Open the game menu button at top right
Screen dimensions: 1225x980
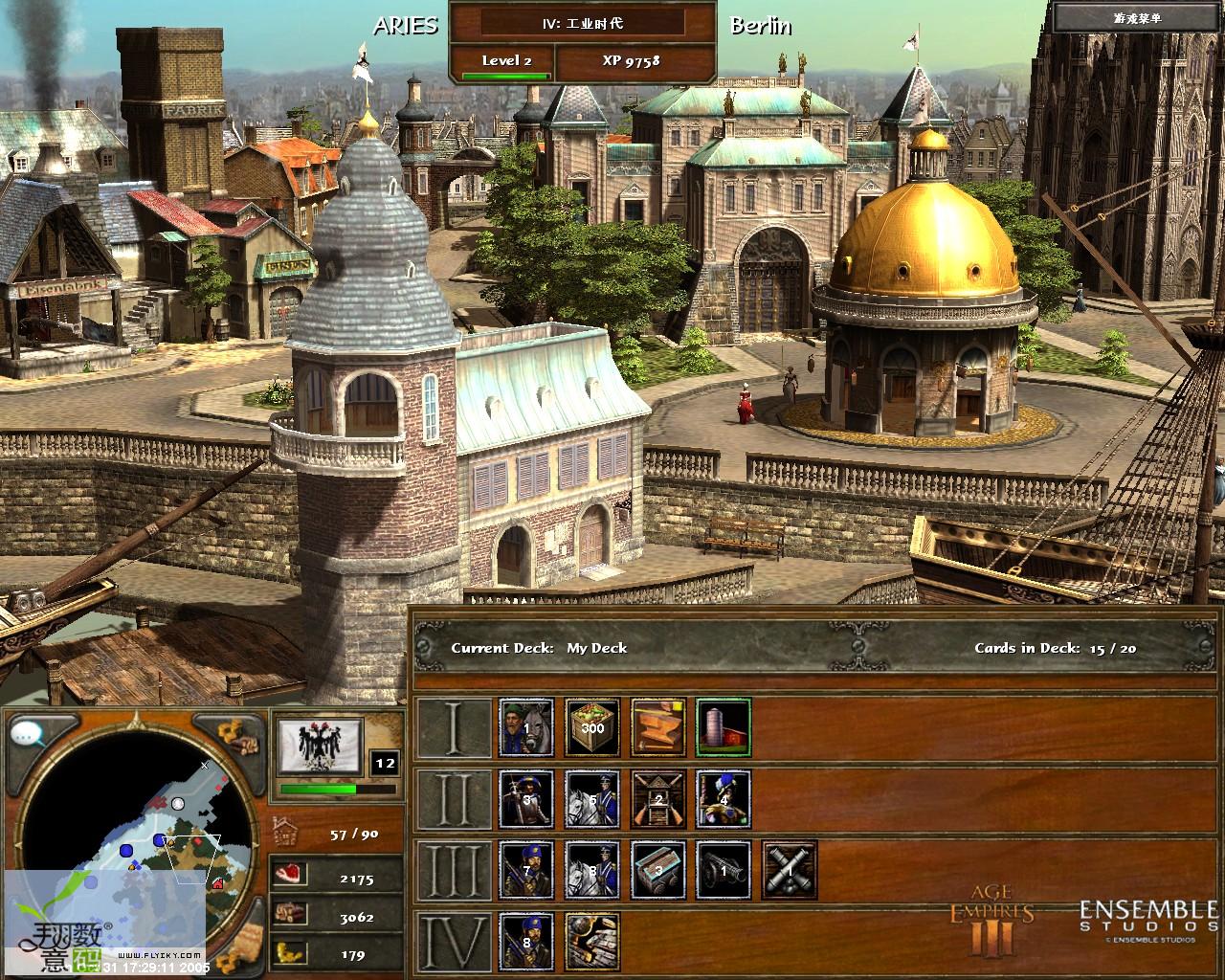(x=1136, y=18)
